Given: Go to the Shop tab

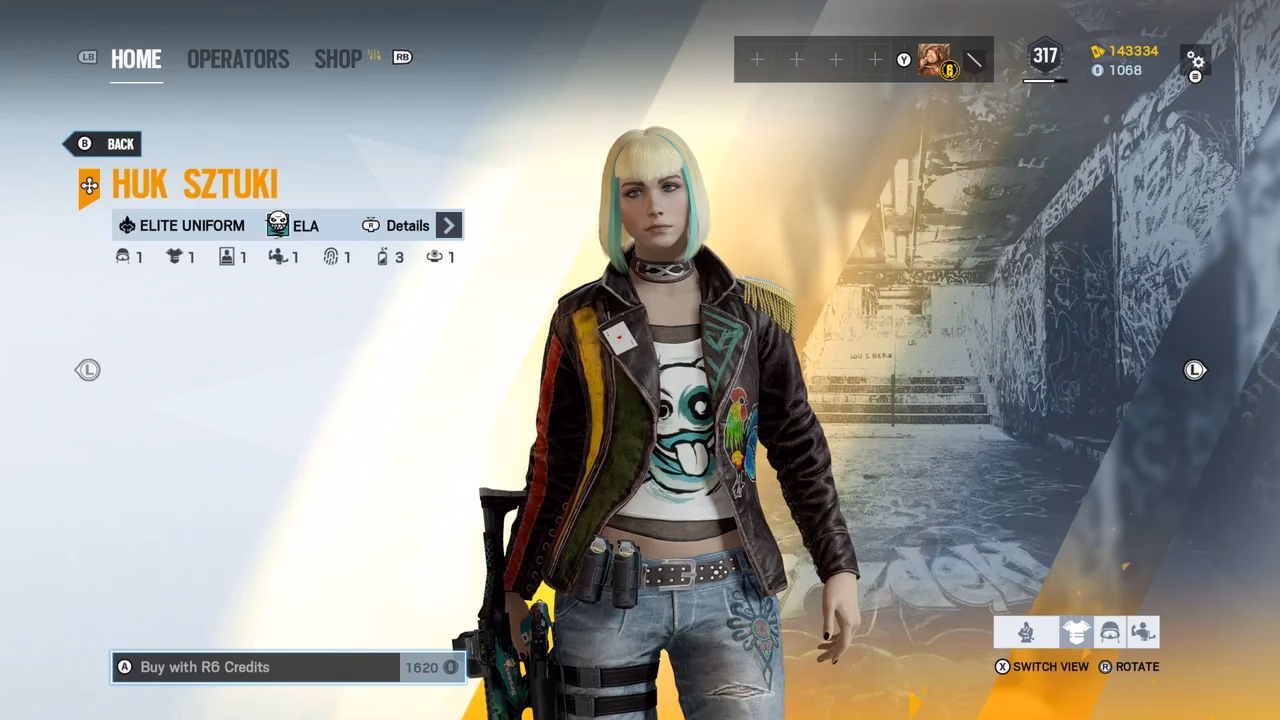Looking at the screenshot, I should [338, 59].
